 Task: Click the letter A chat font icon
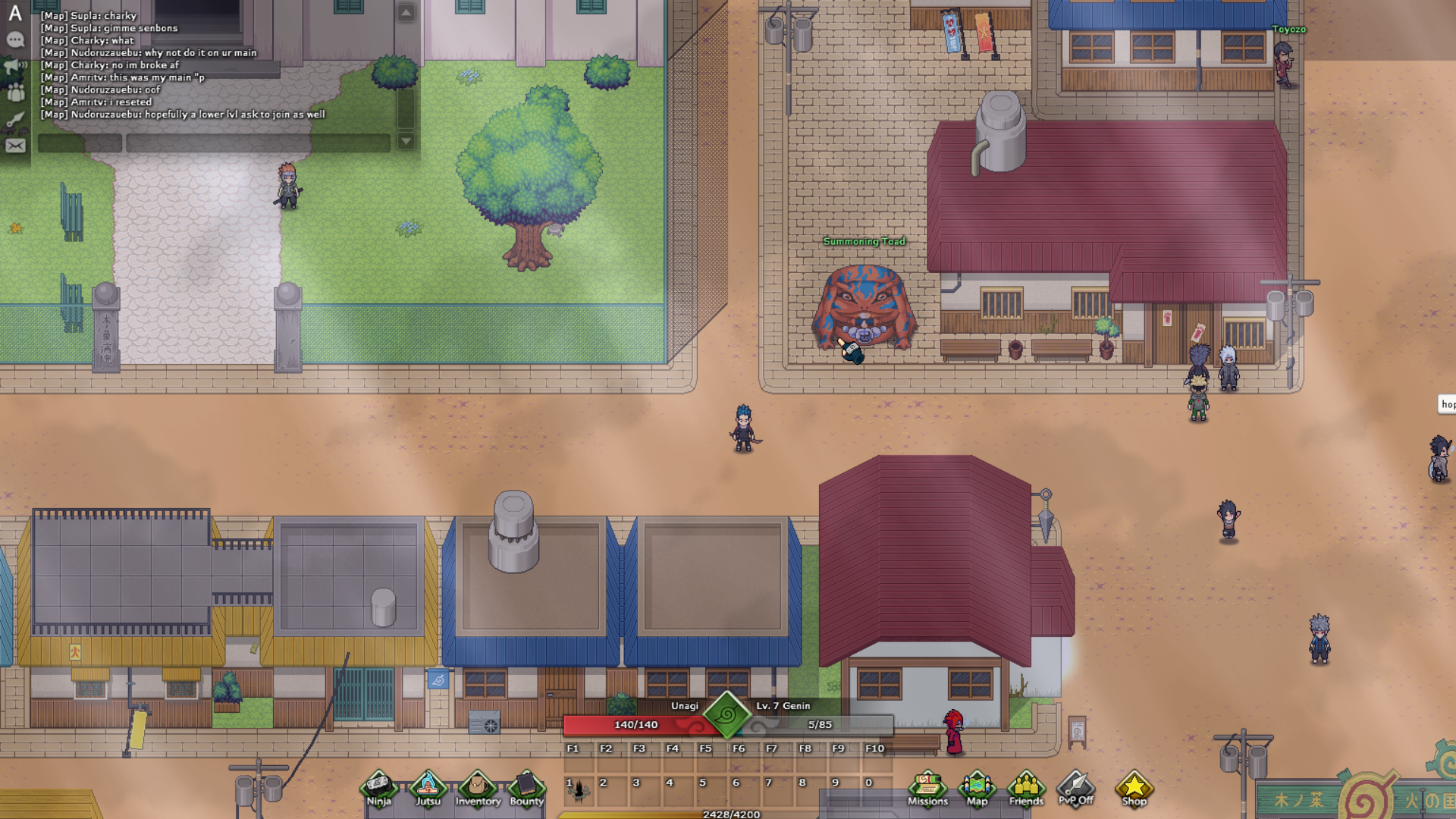(15, 13)
